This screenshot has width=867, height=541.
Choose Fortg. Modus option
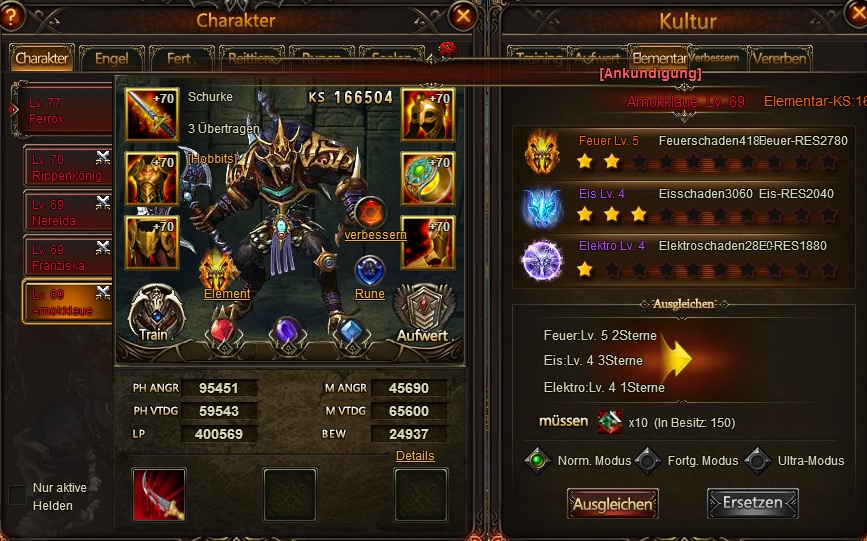[649, 461]
